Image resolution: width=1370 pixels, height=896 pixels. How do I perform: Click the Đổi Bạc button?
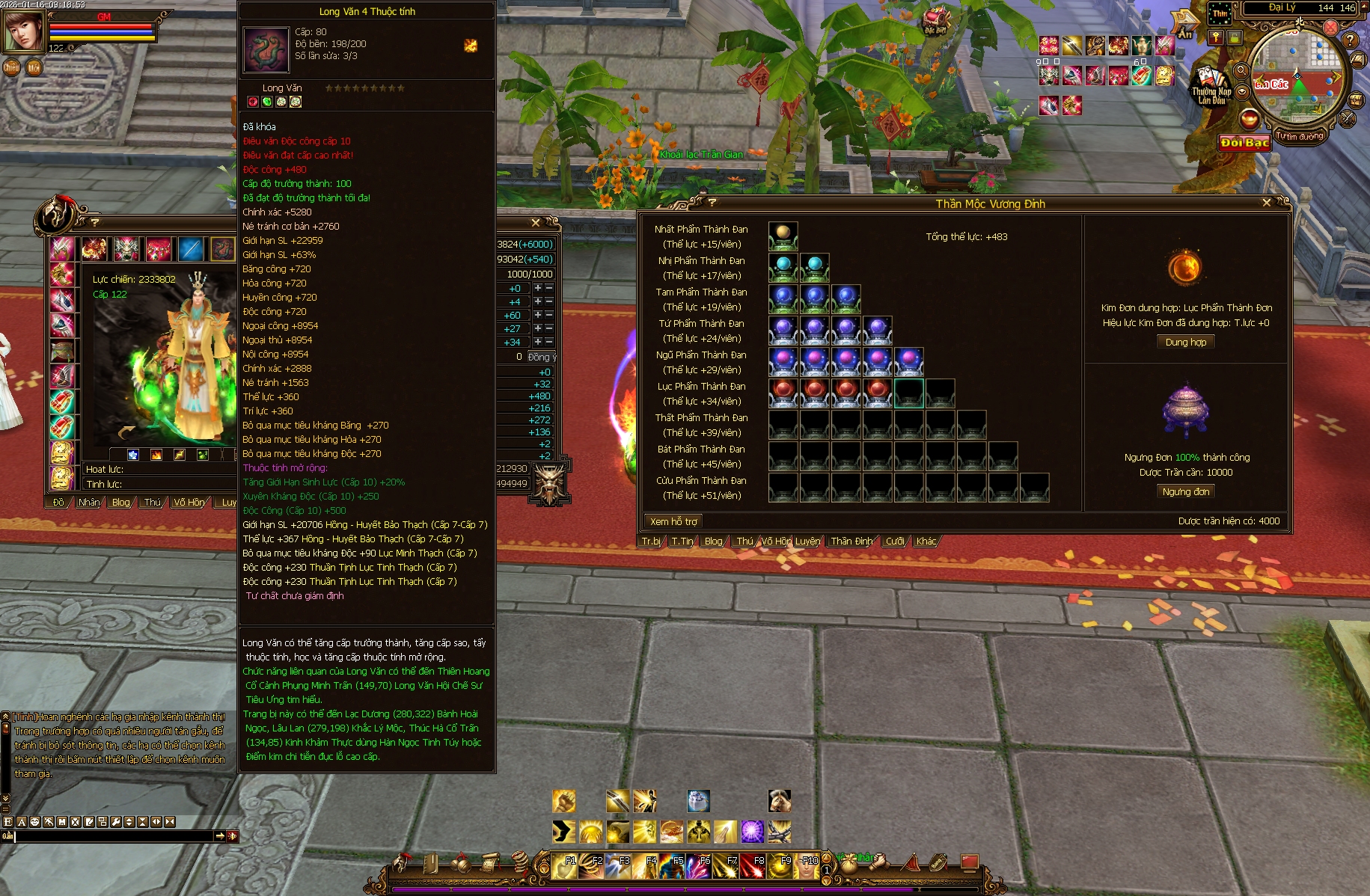point(1244,142)
